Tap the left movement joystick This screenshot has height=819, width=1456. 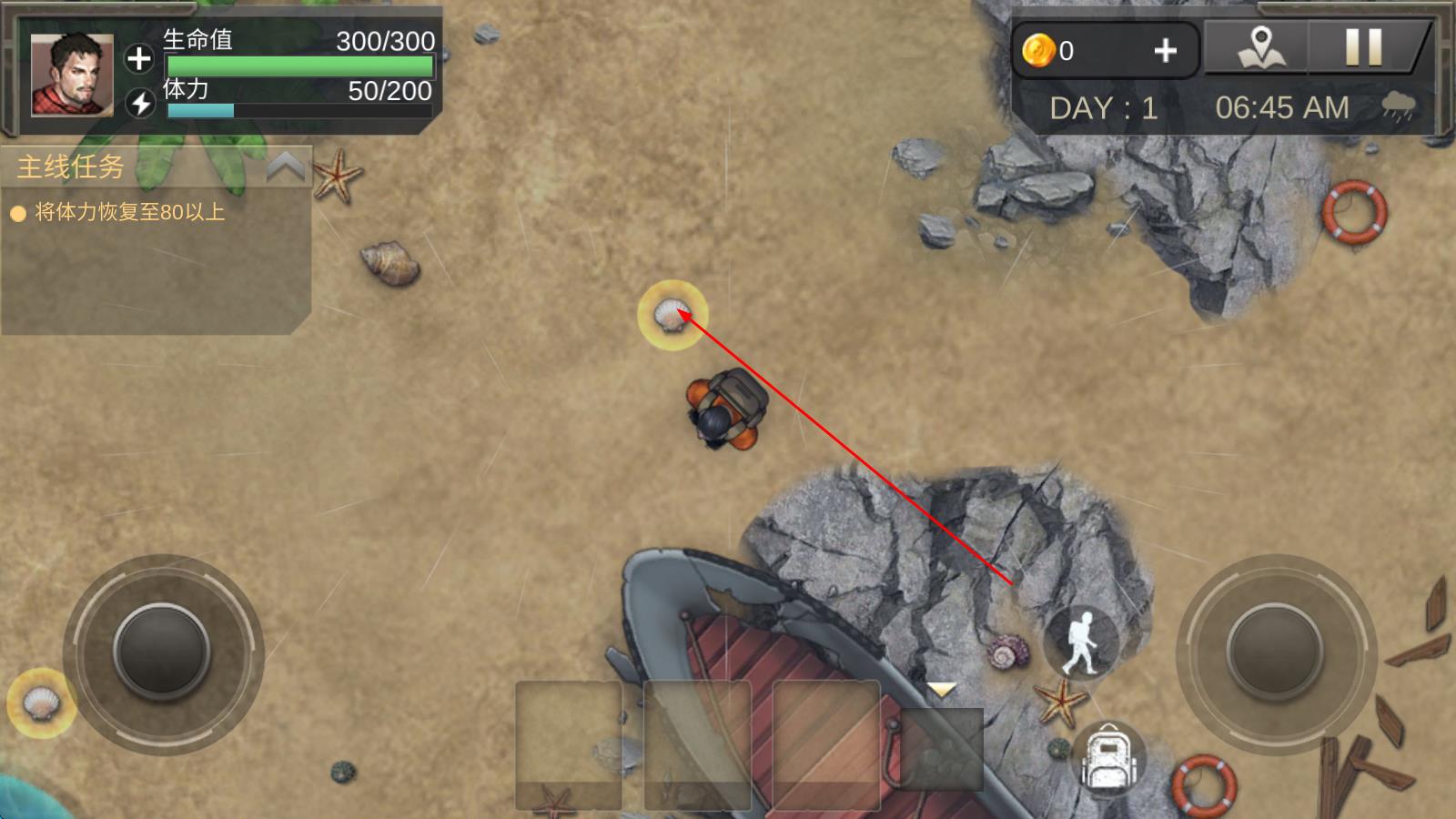[162, 652]
